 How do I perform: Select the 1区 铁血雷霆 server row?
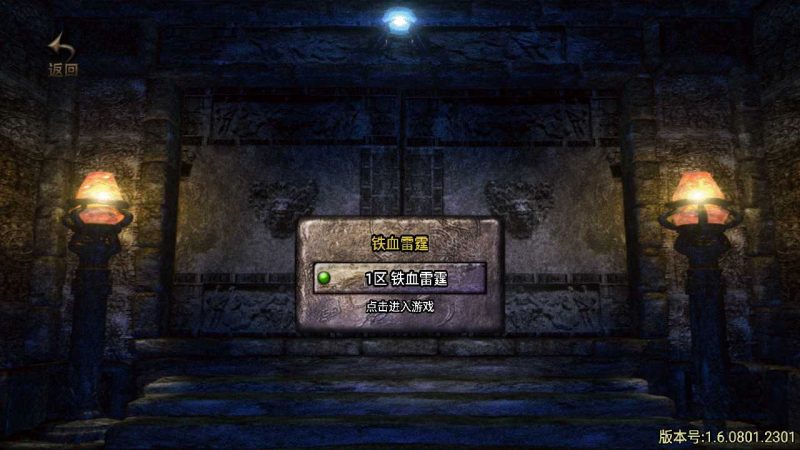pos(399,278)
